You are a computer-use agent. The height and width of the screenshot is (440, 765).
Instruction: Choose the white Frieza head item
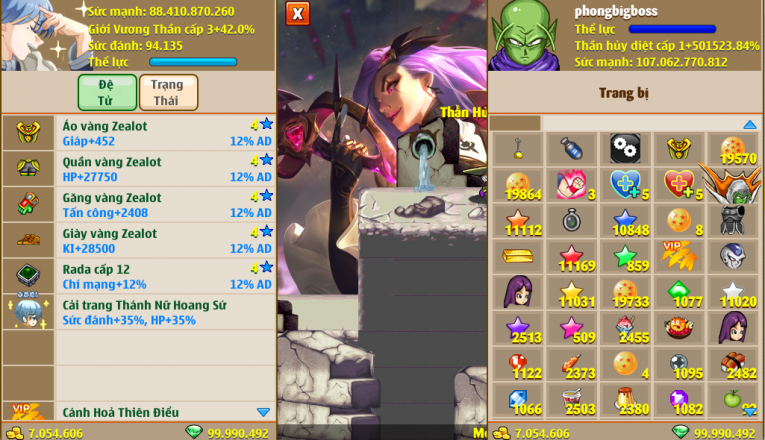coord(733,256)
